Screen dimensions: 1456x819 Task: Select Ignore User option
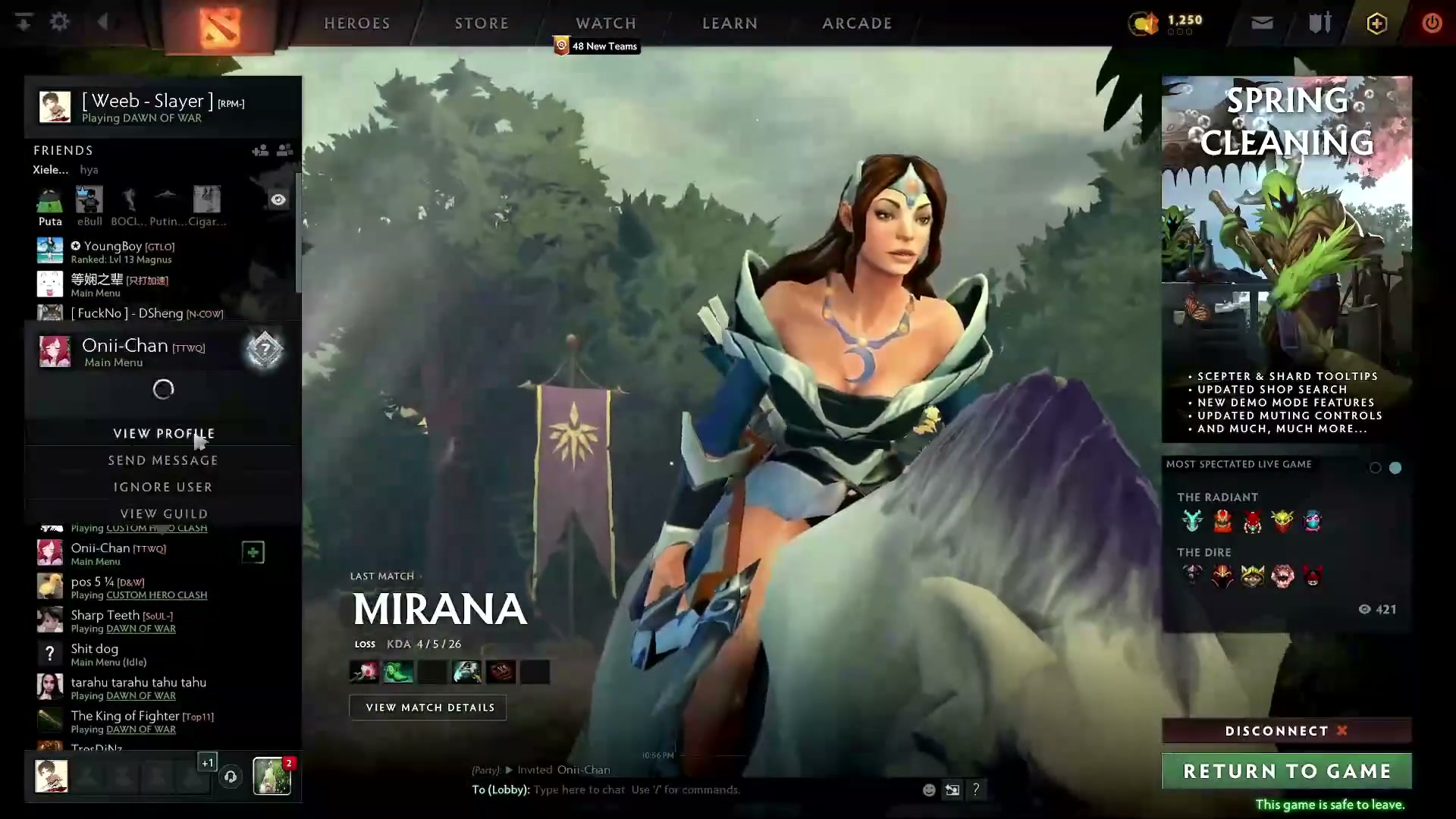tap(163, 487)
